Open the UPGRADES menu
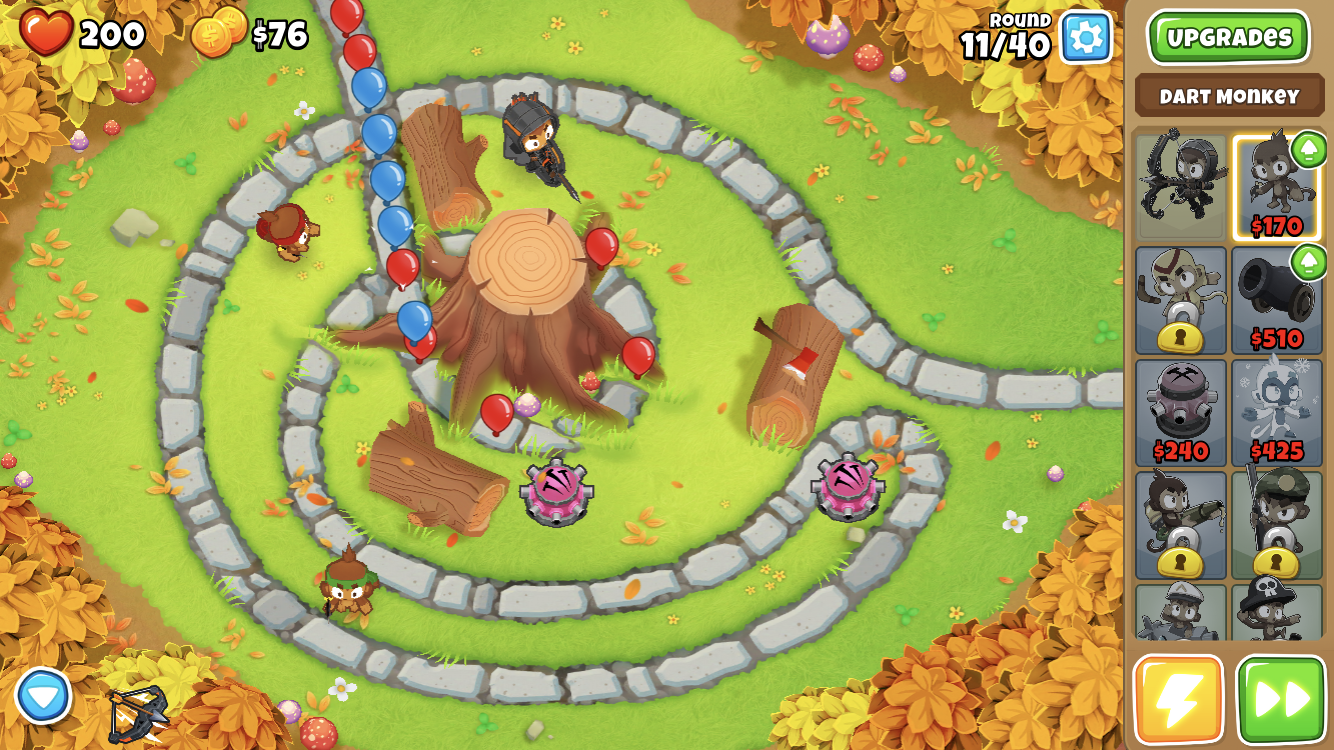Image resolution: width=1334 pixels, height=750 pixels. point(1229,34)
